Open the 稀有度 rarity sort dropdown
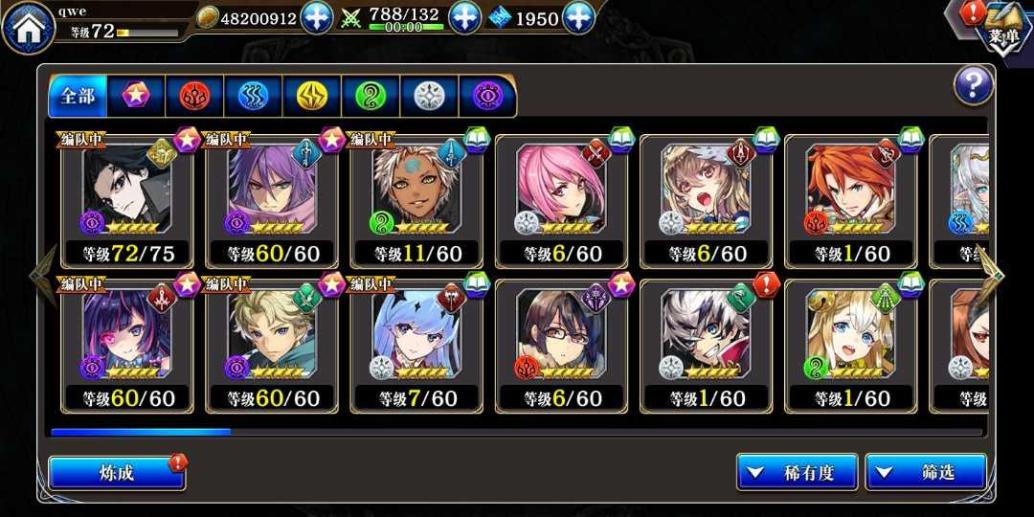1034x517 pixels. coord(797,473)
